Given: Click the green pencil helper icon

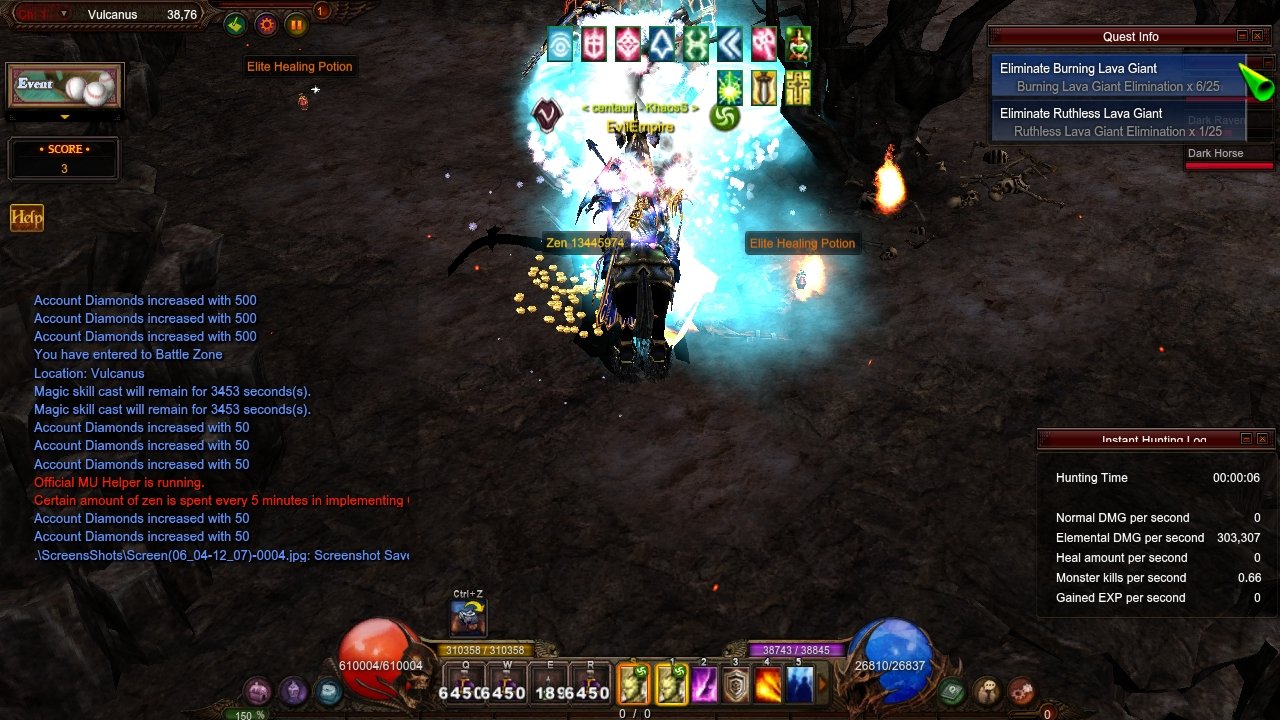Looking at the screenshot, I should [x=235, y=25].
